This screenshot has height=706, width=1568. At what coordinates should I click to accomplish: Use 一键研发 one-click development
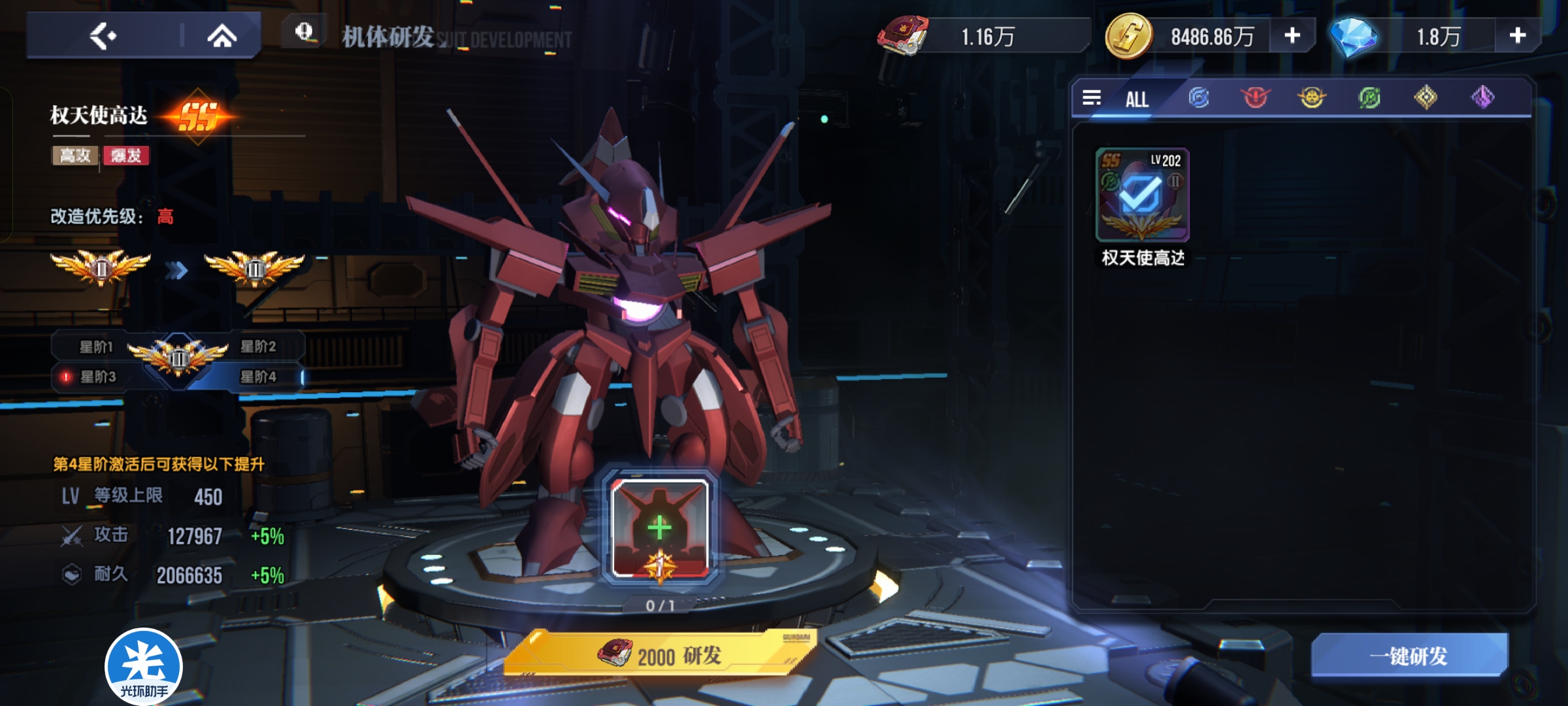1409,656
